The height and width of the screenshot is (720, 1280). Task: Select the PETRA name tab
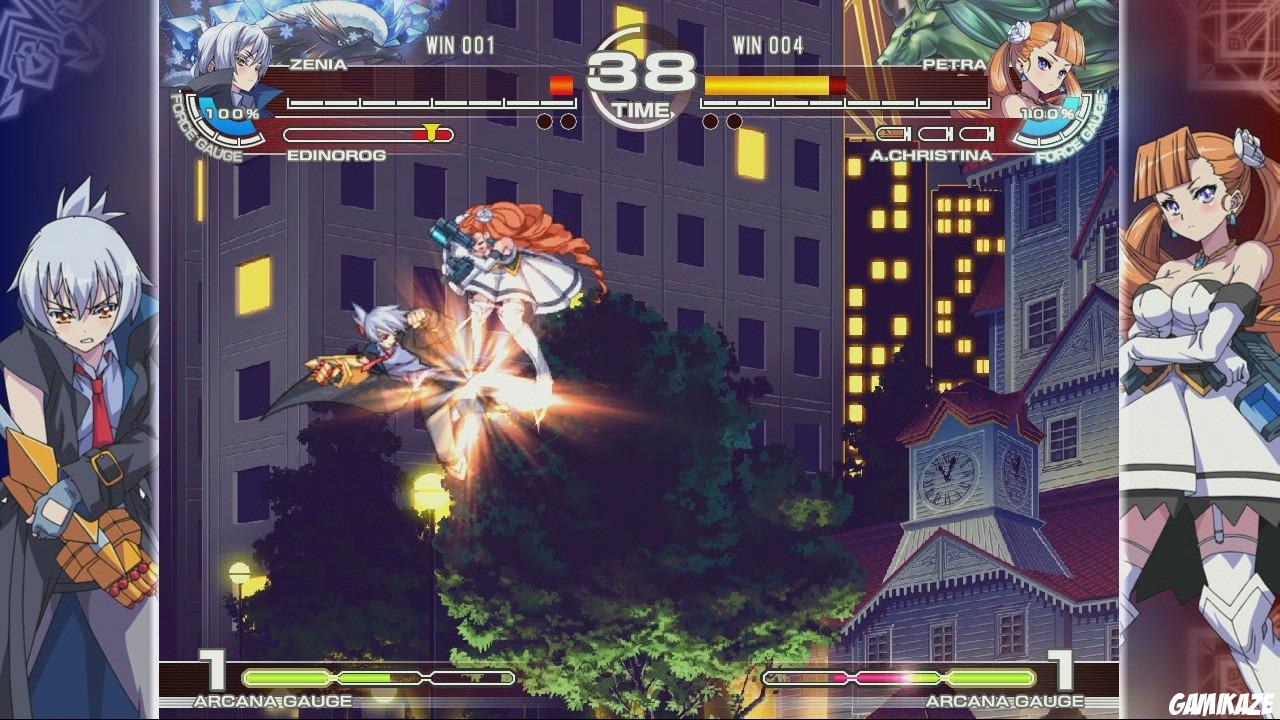coord(952,64)
